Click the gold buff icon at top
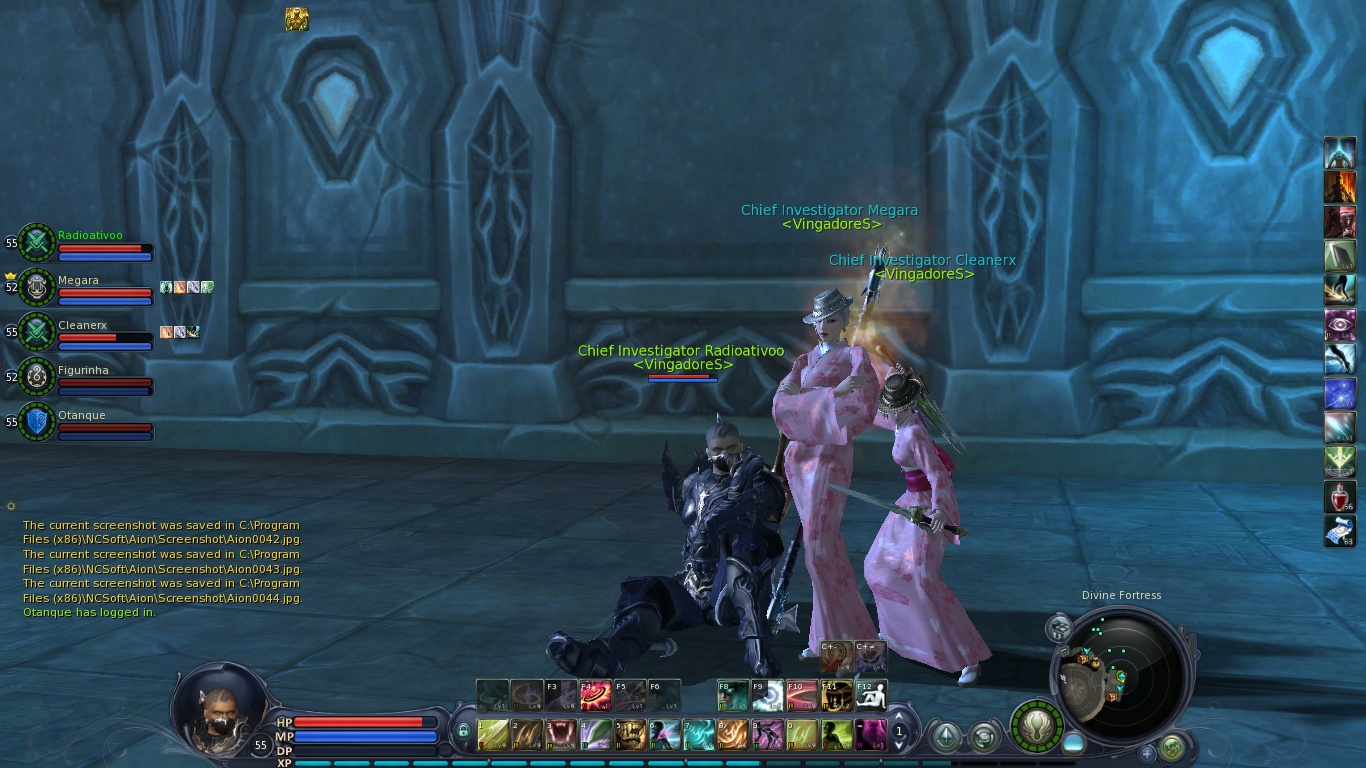 pyautogui.click(x=296, y=19)
